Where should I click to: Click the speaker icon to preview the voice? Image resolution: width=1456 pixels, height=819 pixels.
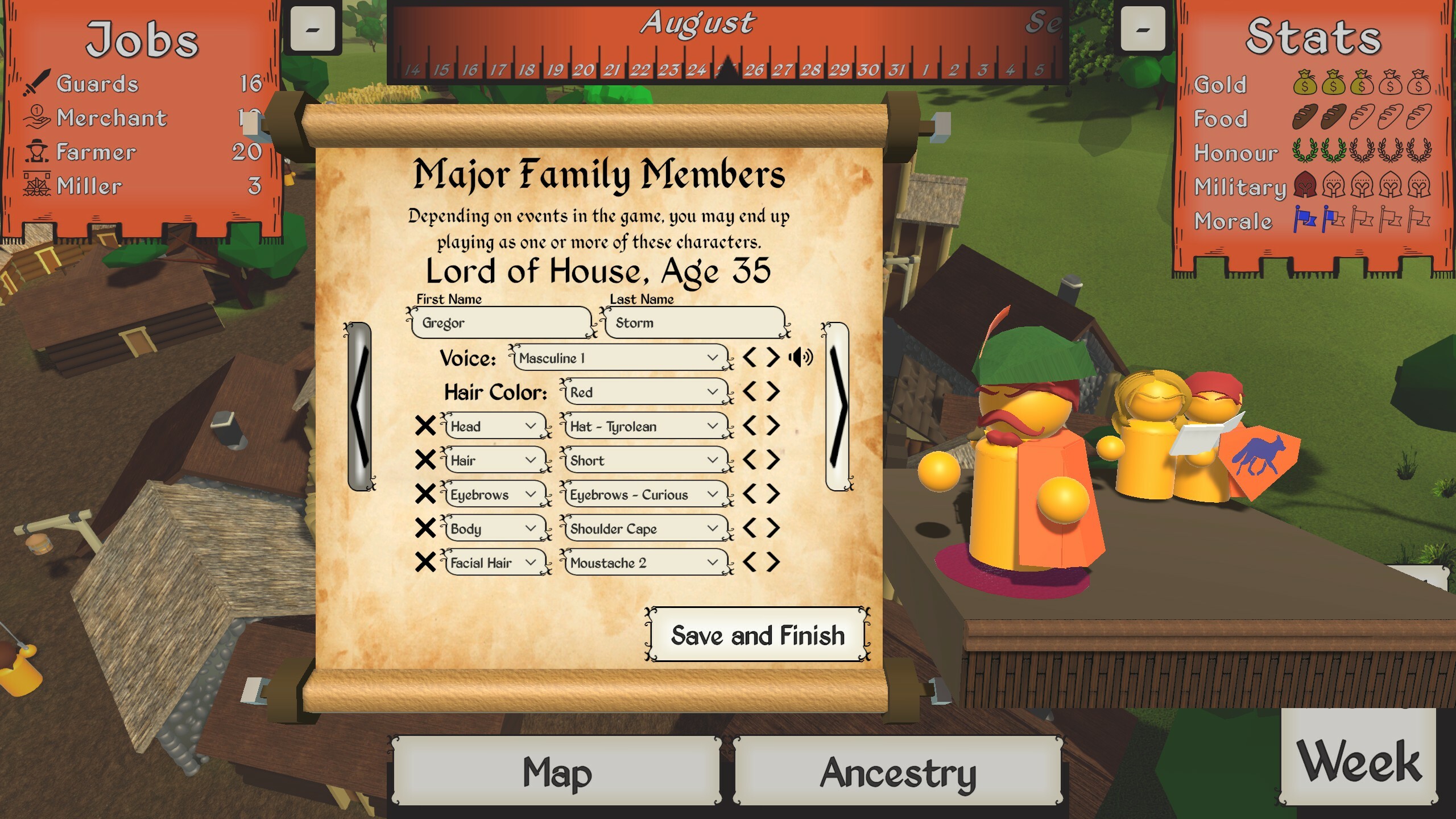[800, 358]
